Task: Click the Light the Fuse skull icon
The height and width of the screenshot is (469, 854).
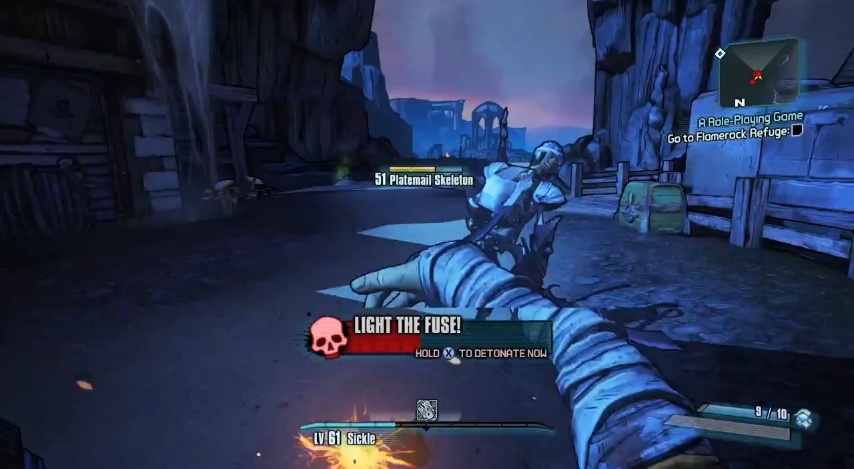Action: (x=327, y=335)
